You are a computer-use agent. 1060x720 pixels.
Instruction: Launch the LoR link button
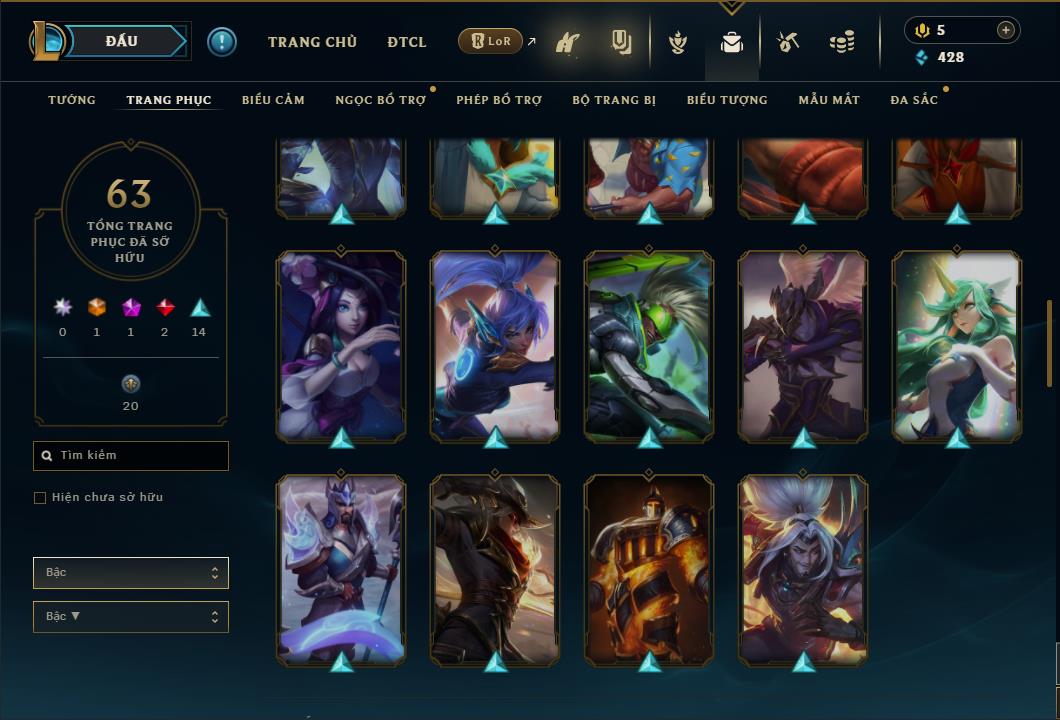coord(491,42)
